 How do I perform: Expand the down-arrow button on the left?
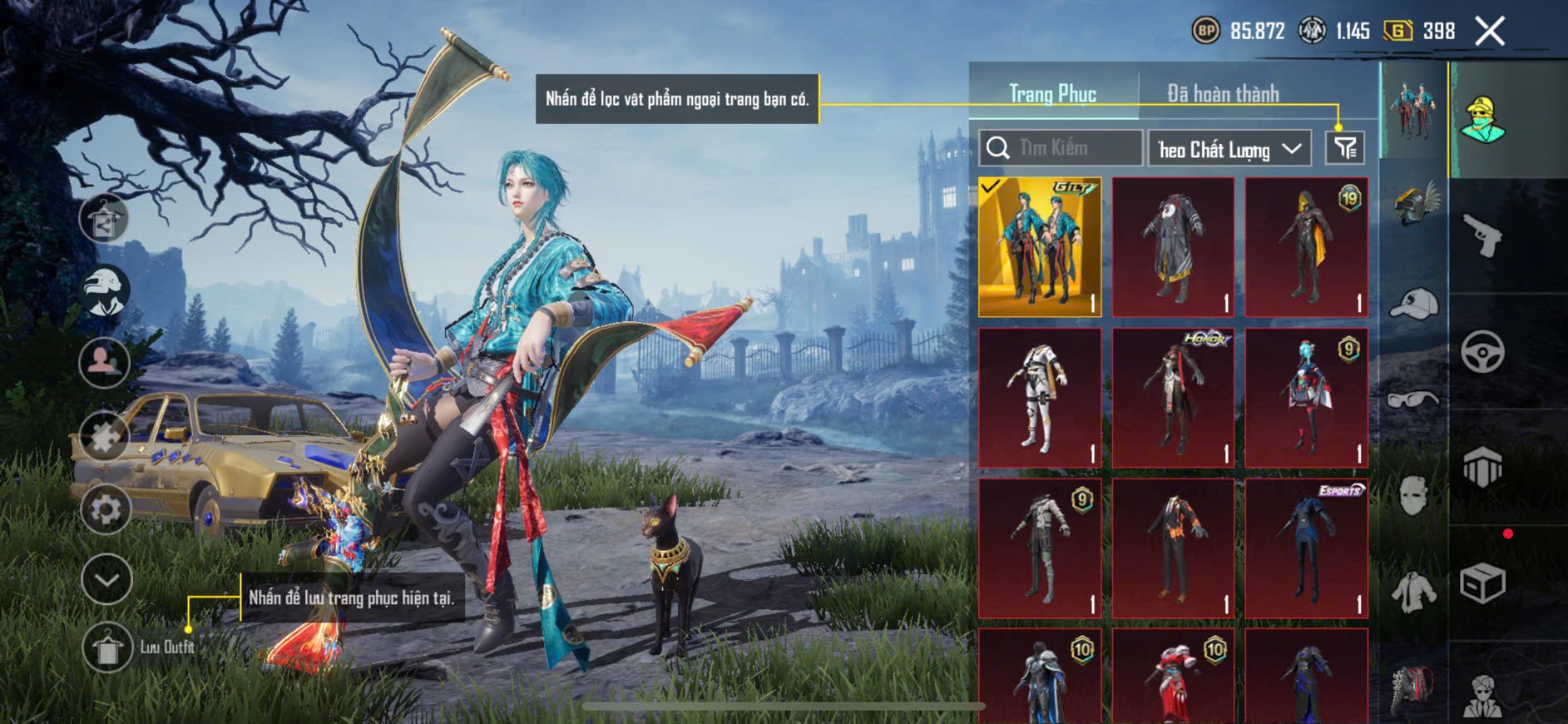[106, 579]
